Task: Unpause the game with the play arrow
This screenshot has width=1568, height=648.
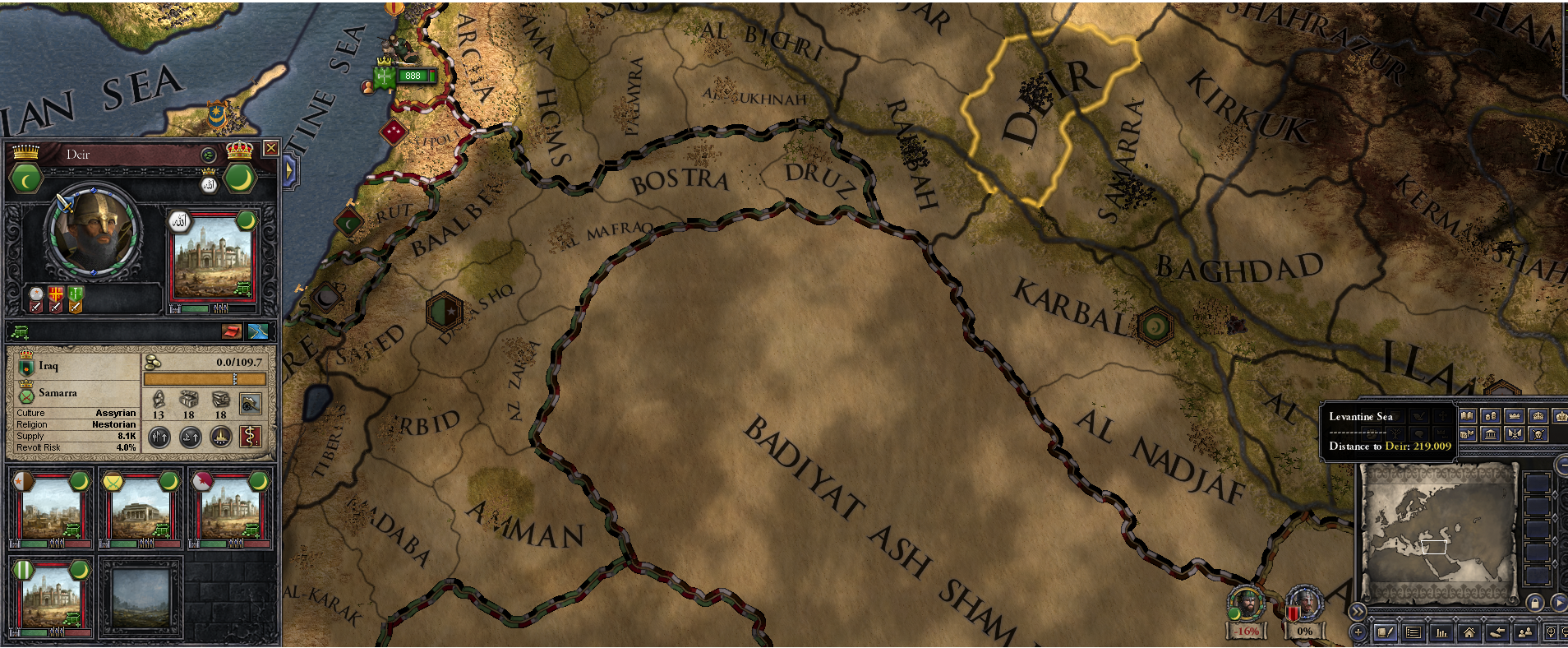Action: coord(1559,604)
